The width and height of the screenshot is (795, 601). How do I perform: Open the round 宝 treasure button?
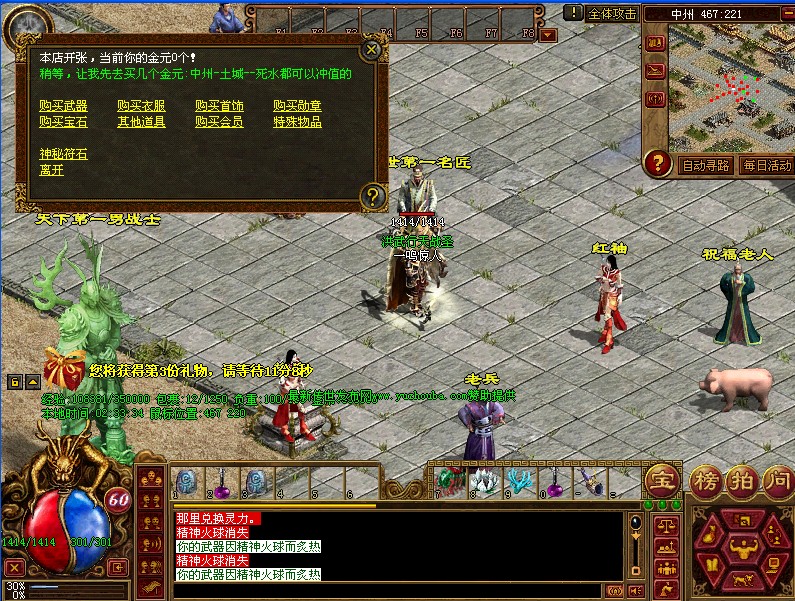[x=663, y=479]
